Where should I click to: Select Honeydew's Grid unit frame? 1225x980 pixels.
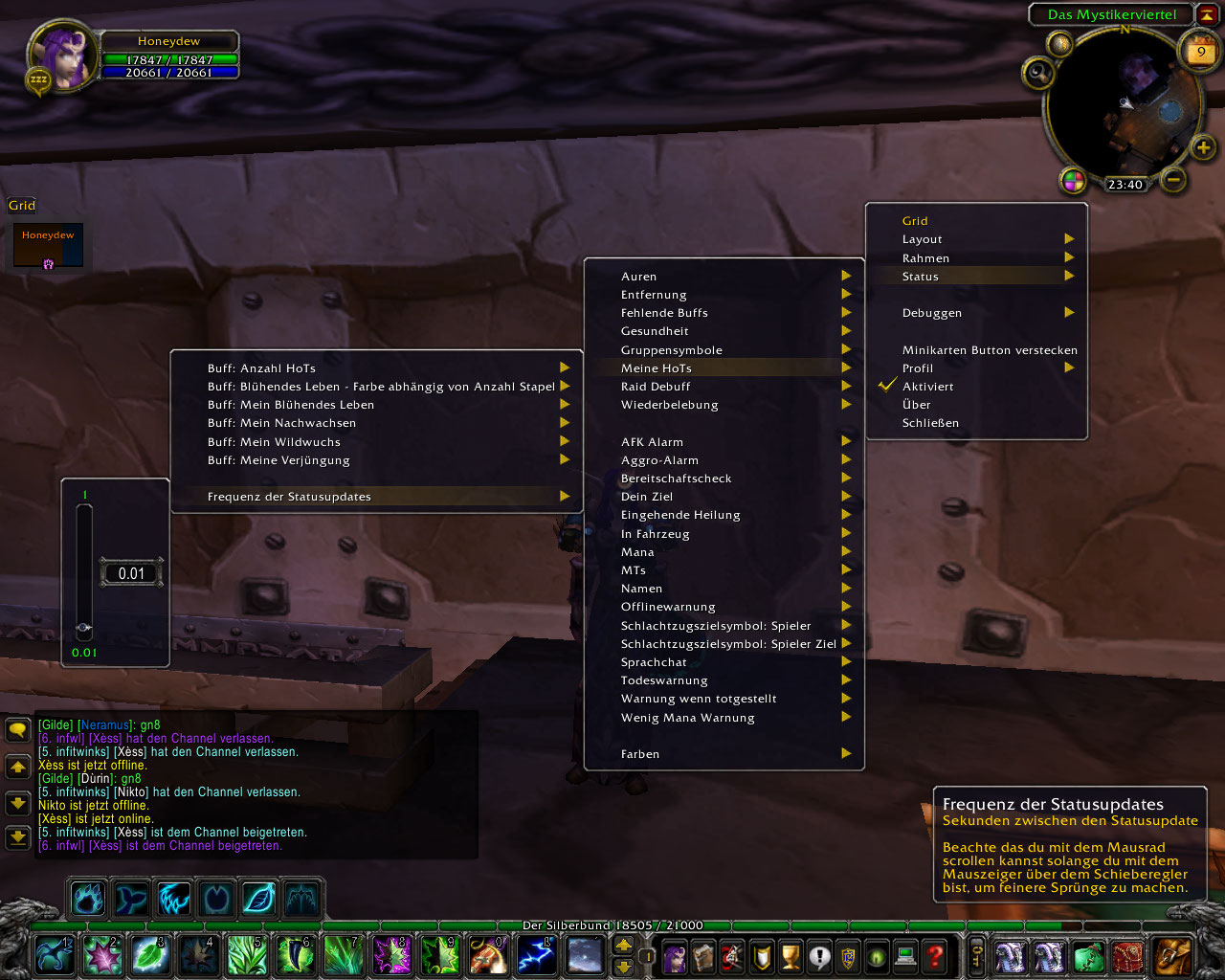(x=48, y=246)
